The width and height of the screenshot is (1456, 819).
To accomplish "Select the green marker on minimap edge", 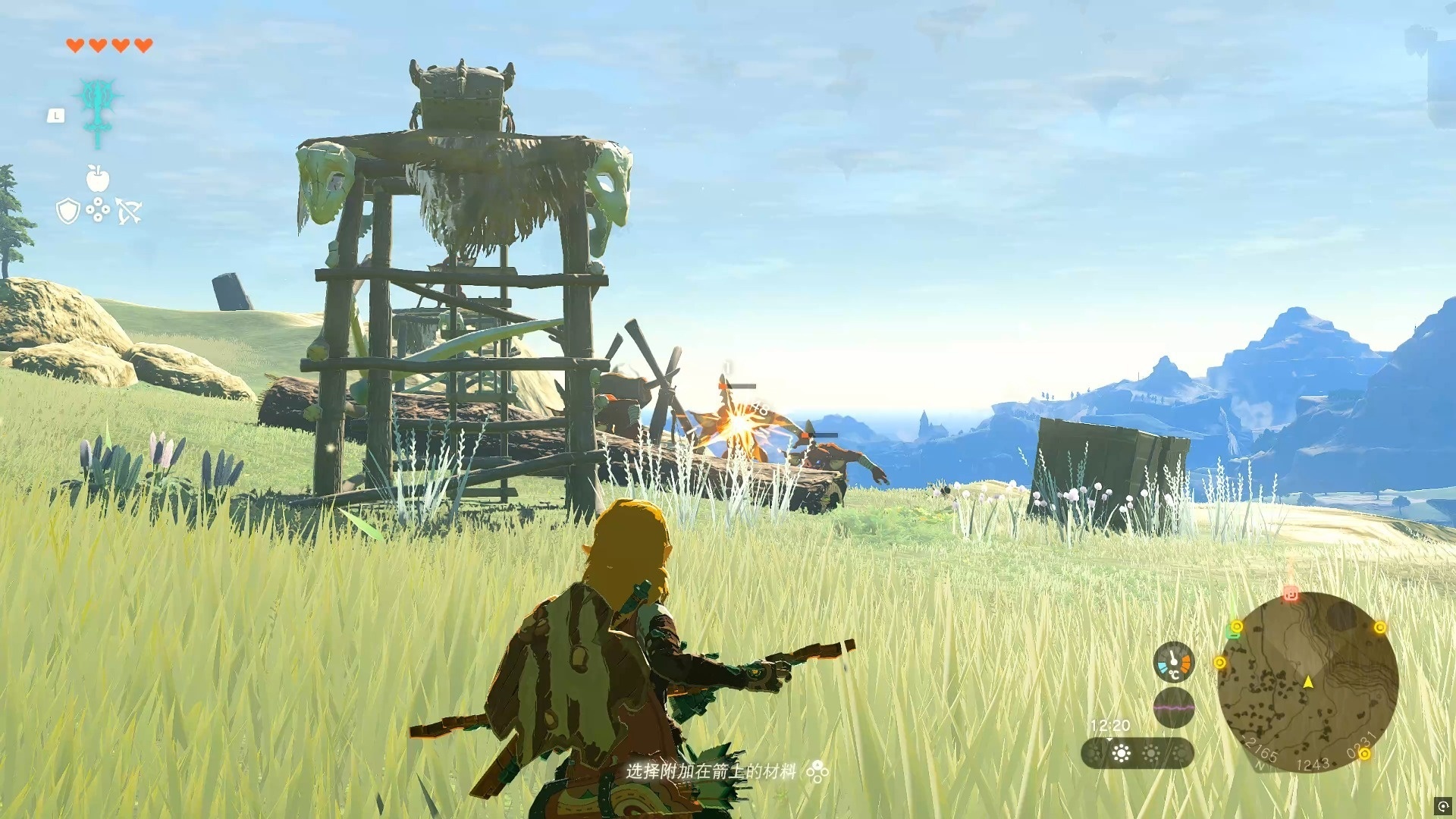I will coord(1232,632).
